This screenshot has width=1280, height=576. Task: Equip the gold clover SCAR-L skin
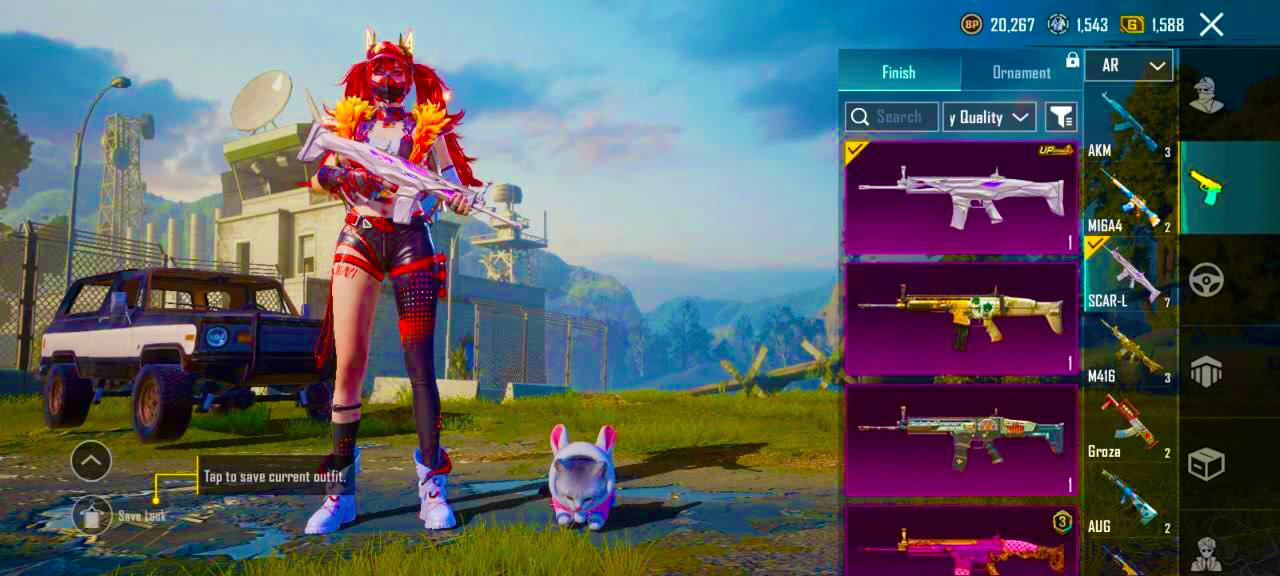coord(961,318)
